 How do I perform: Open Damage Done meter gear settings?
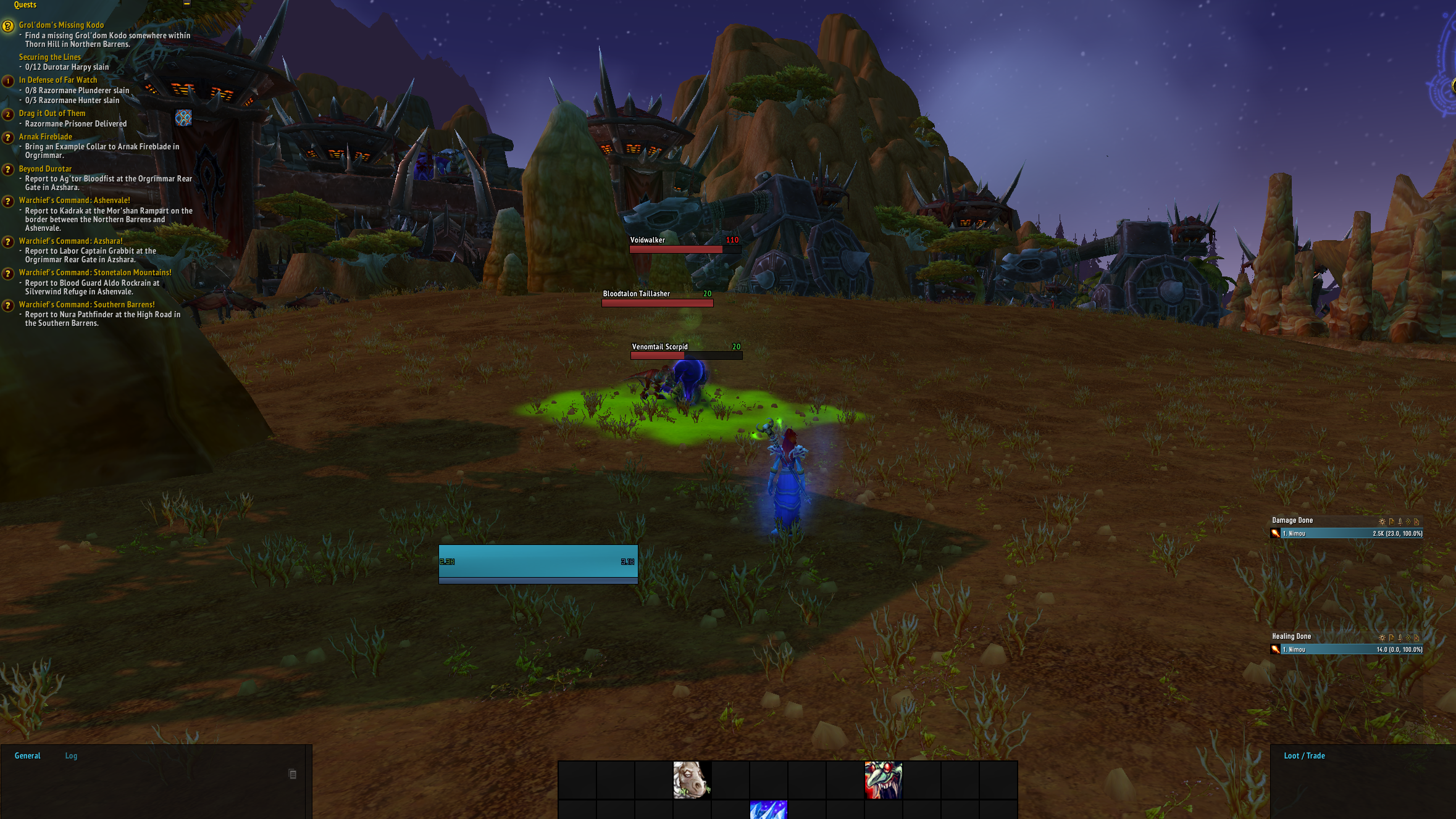[x=1382, y=522]
